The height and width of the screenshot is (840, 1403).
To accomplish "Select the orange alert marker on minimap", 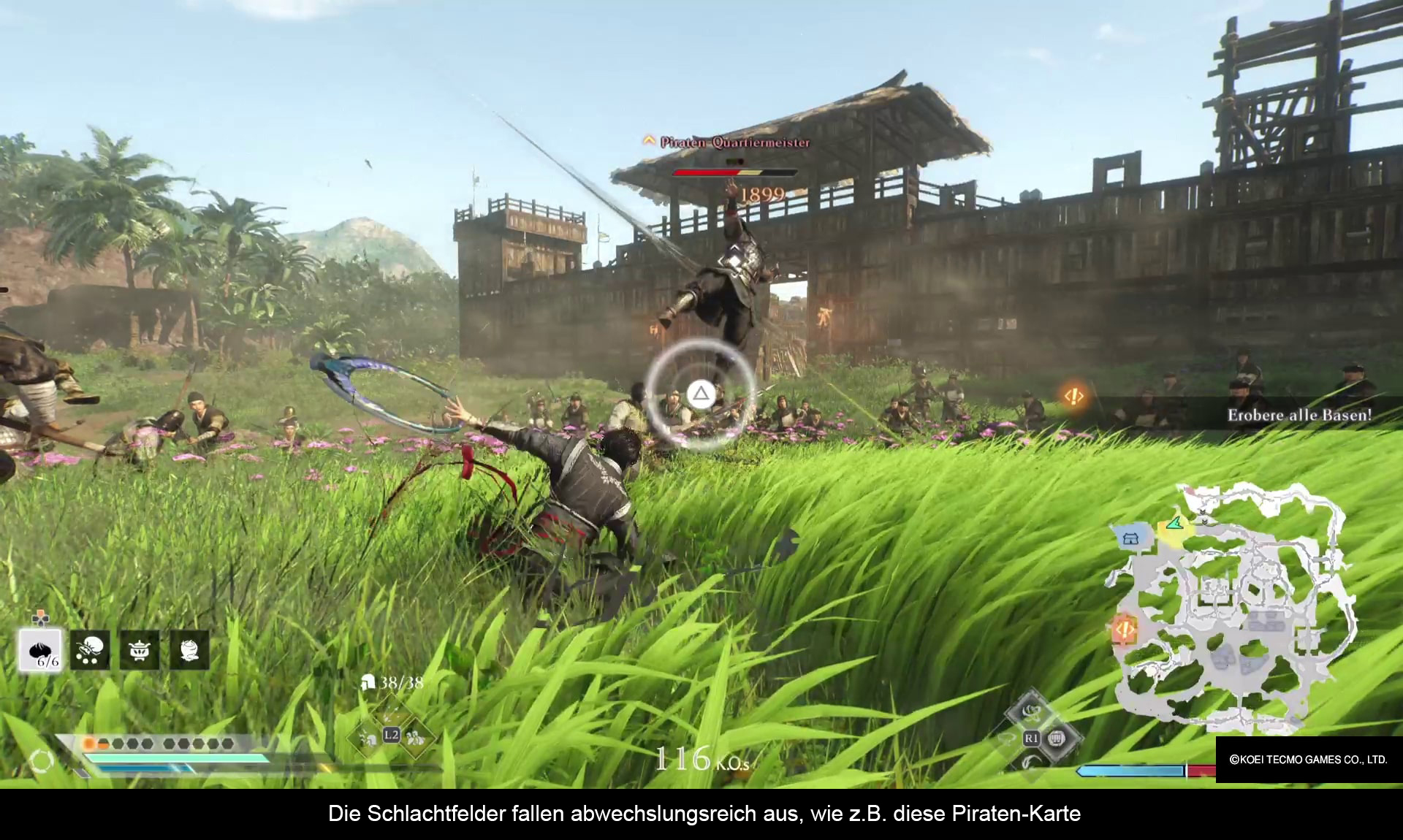I will click(x=1124, y=628).
